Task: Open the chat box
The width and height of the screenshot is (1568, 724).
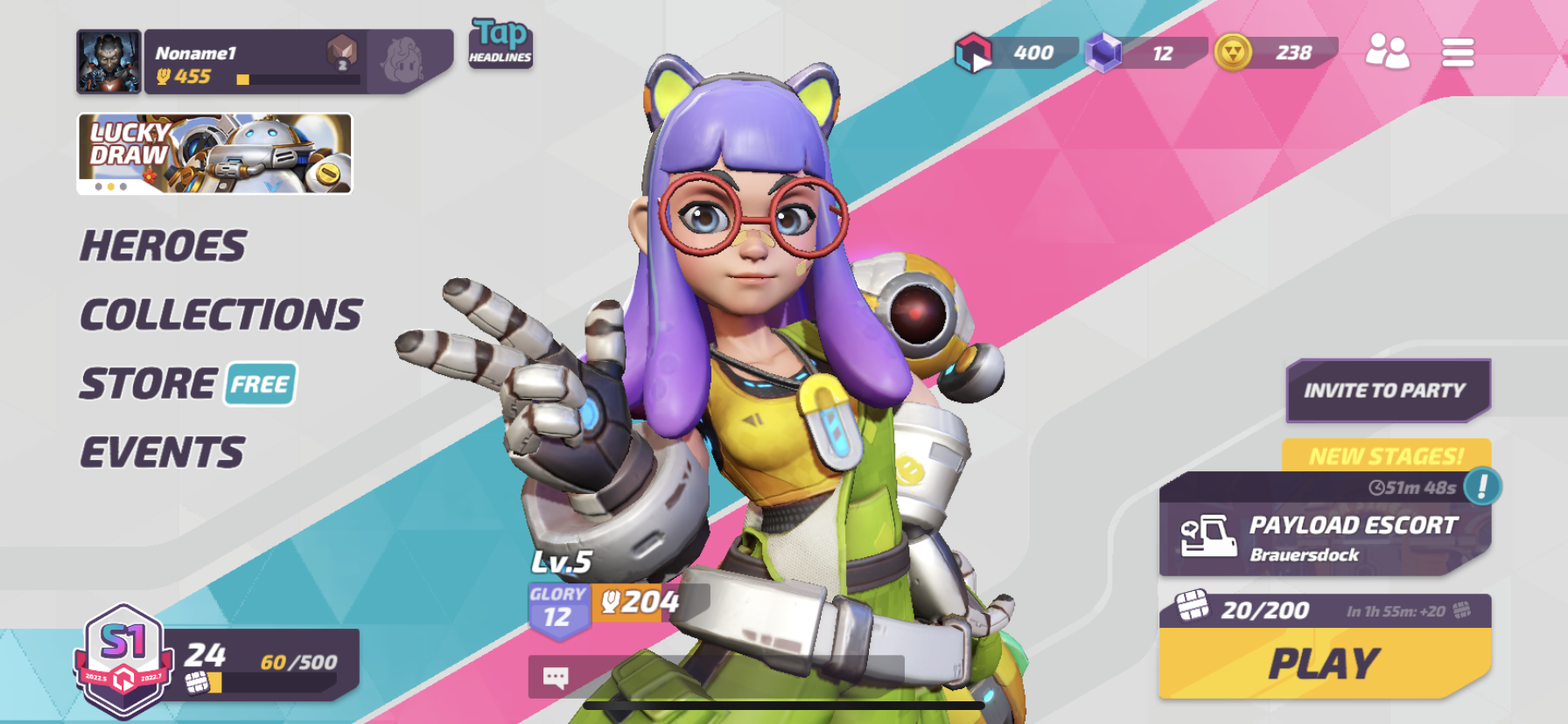Action: (556, 677)
